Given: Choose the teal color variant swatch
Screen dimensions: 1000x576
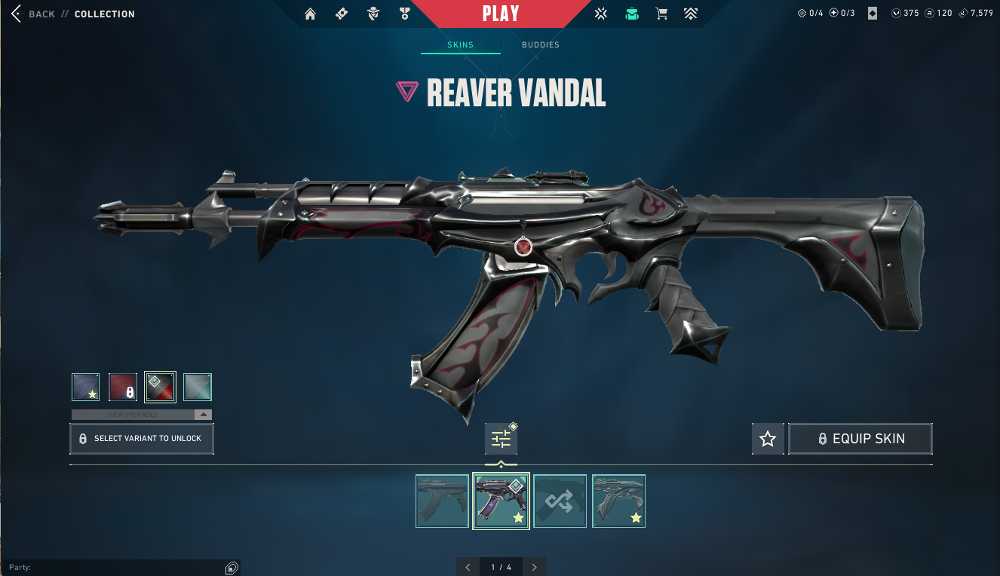Looking at the screenshot, I should tap(197, 387).
